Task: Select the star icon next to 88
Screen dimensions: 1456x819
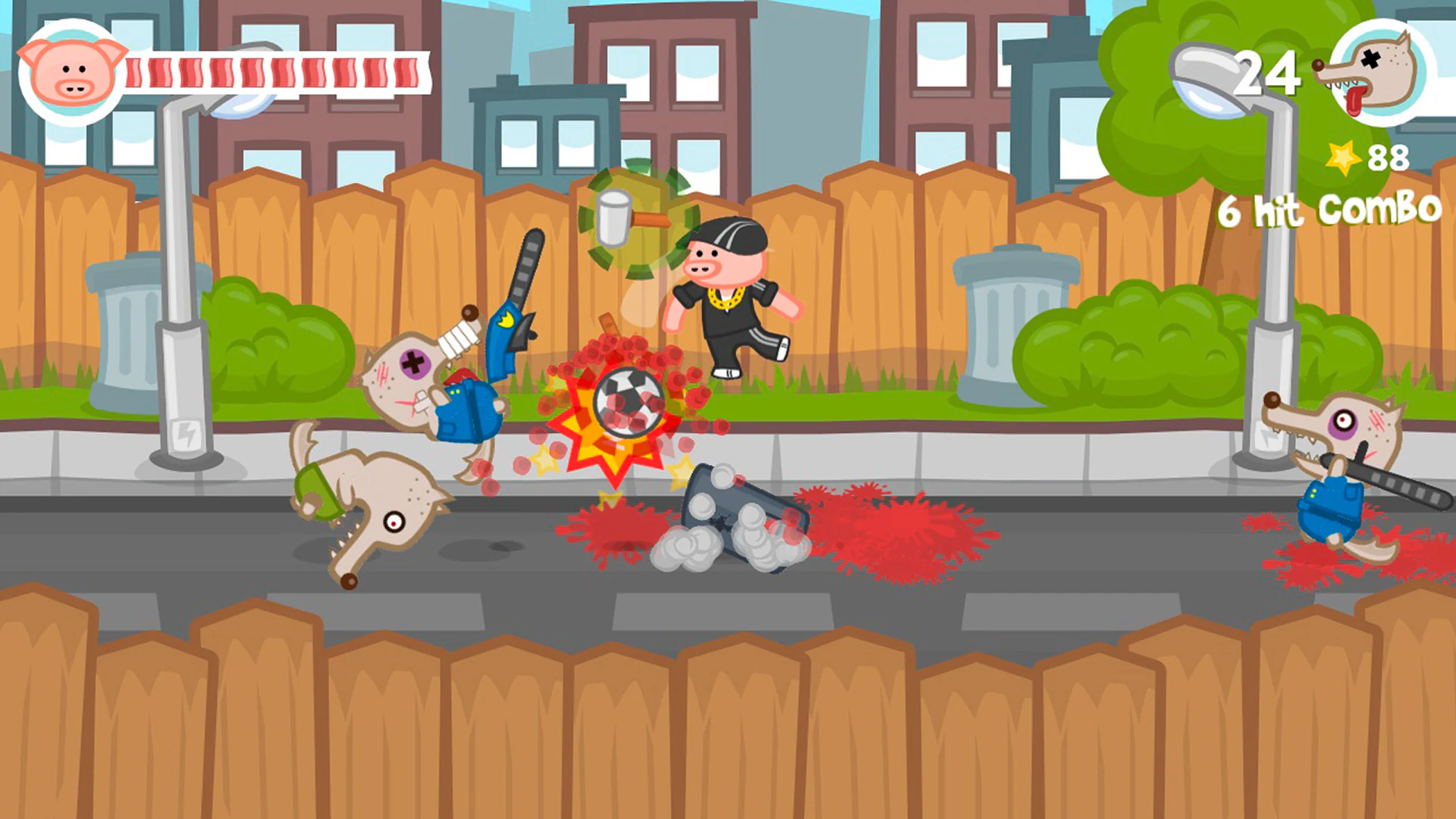Action: tap(1342, 158)
